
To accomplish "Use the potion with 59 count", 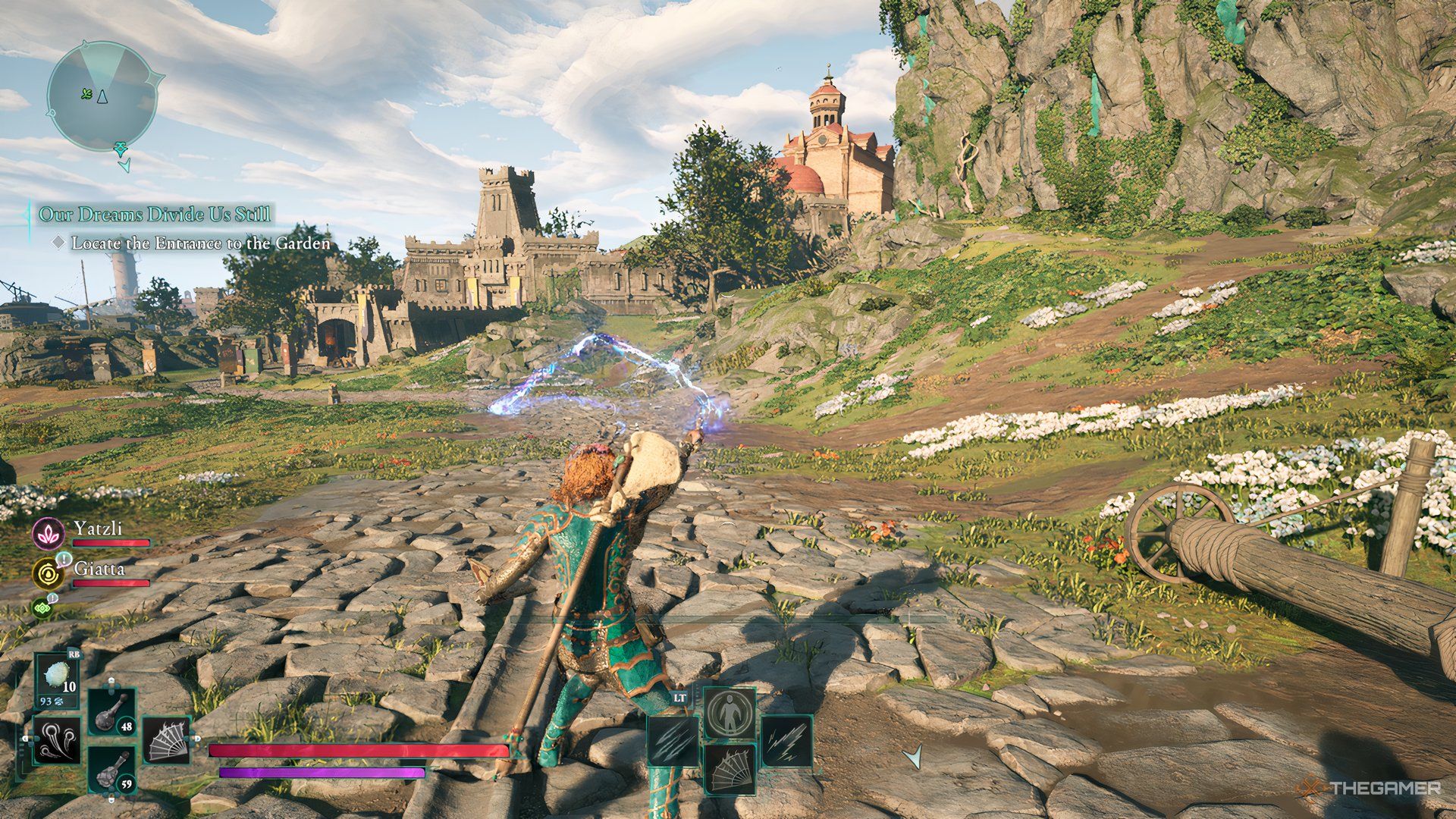I will (112, 770).
